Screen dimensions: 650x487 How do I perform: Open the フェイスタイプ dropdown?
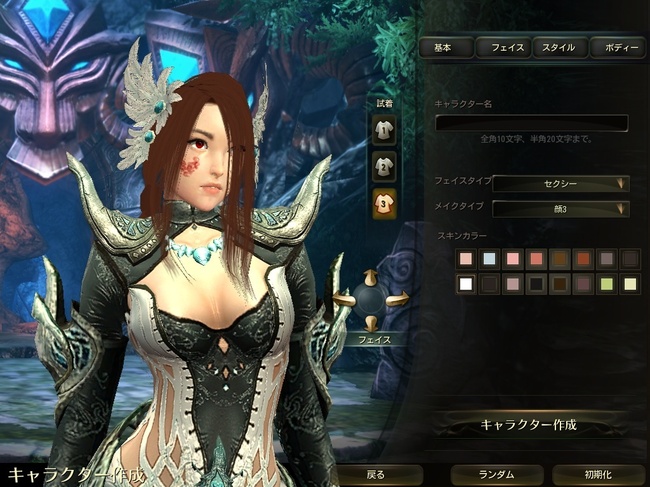(561, 183)
